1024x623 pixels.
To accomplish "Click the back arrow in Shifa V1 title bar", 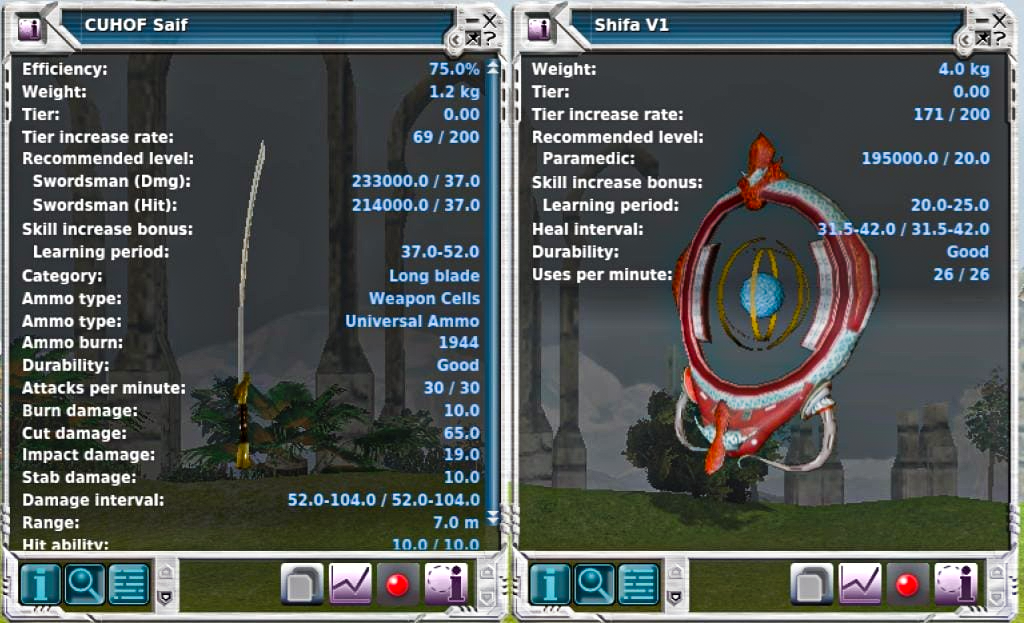I will (x=965, y=39).
